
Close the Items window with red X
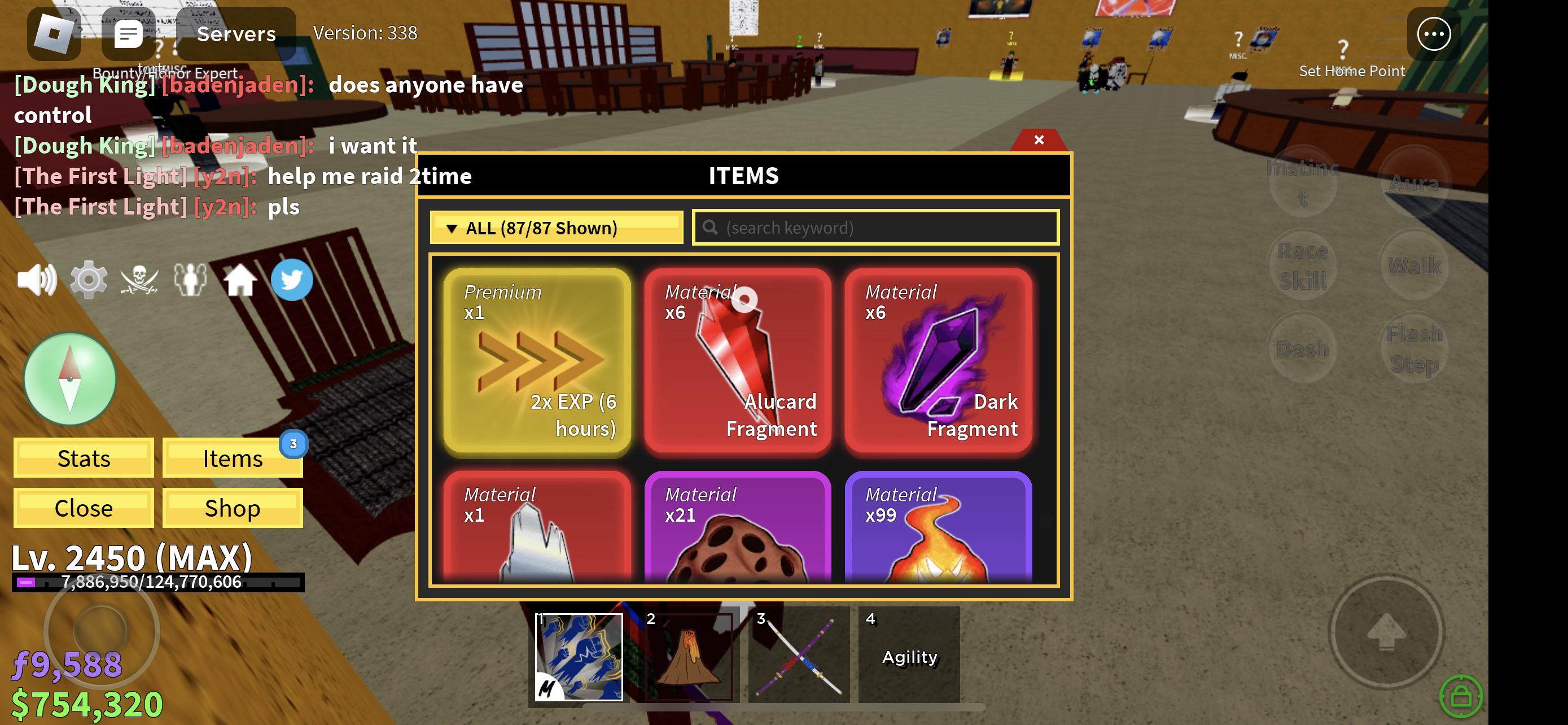1039,140
